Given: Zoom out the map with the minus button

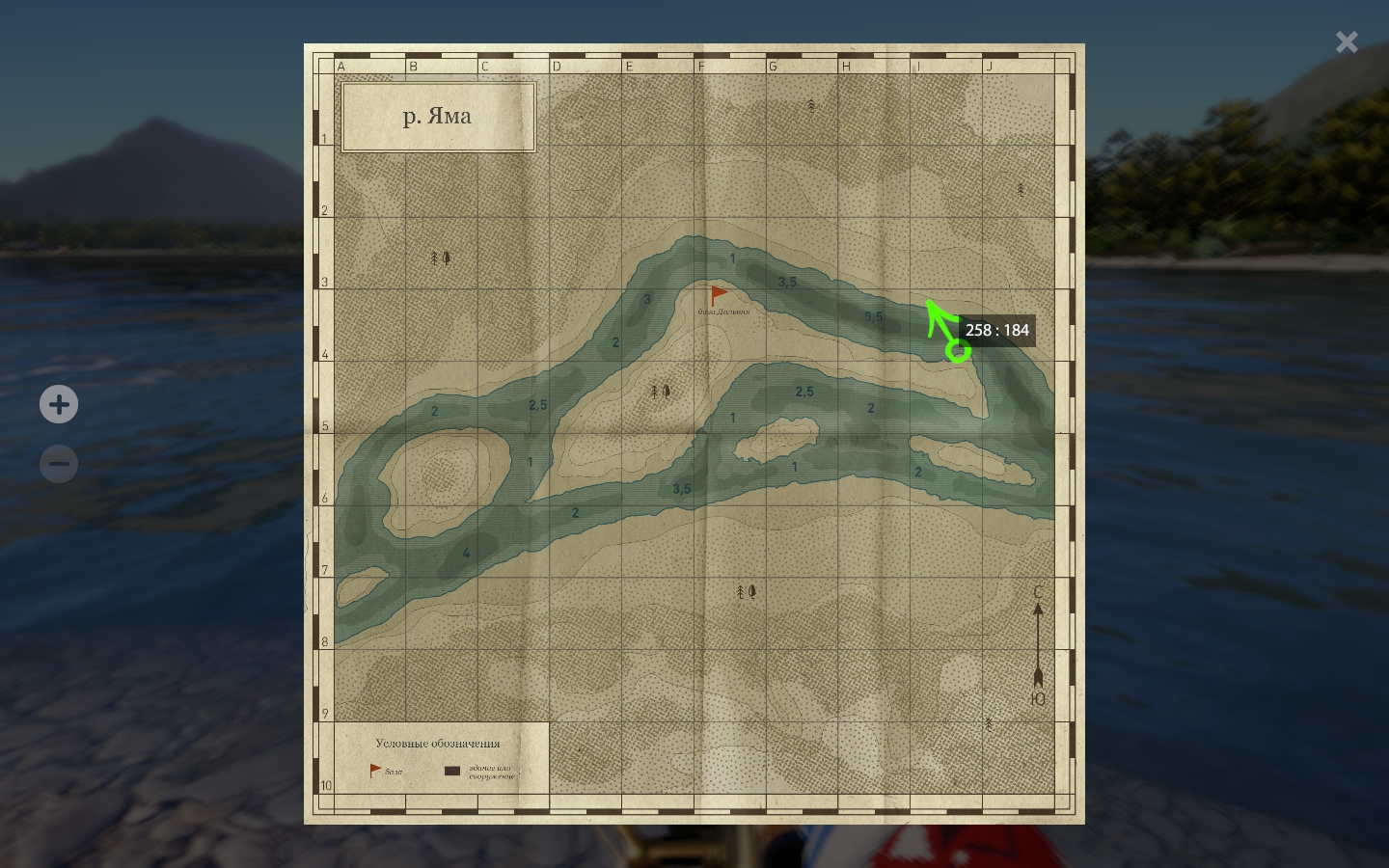Looking at the screenshot, I should (59, 464).
